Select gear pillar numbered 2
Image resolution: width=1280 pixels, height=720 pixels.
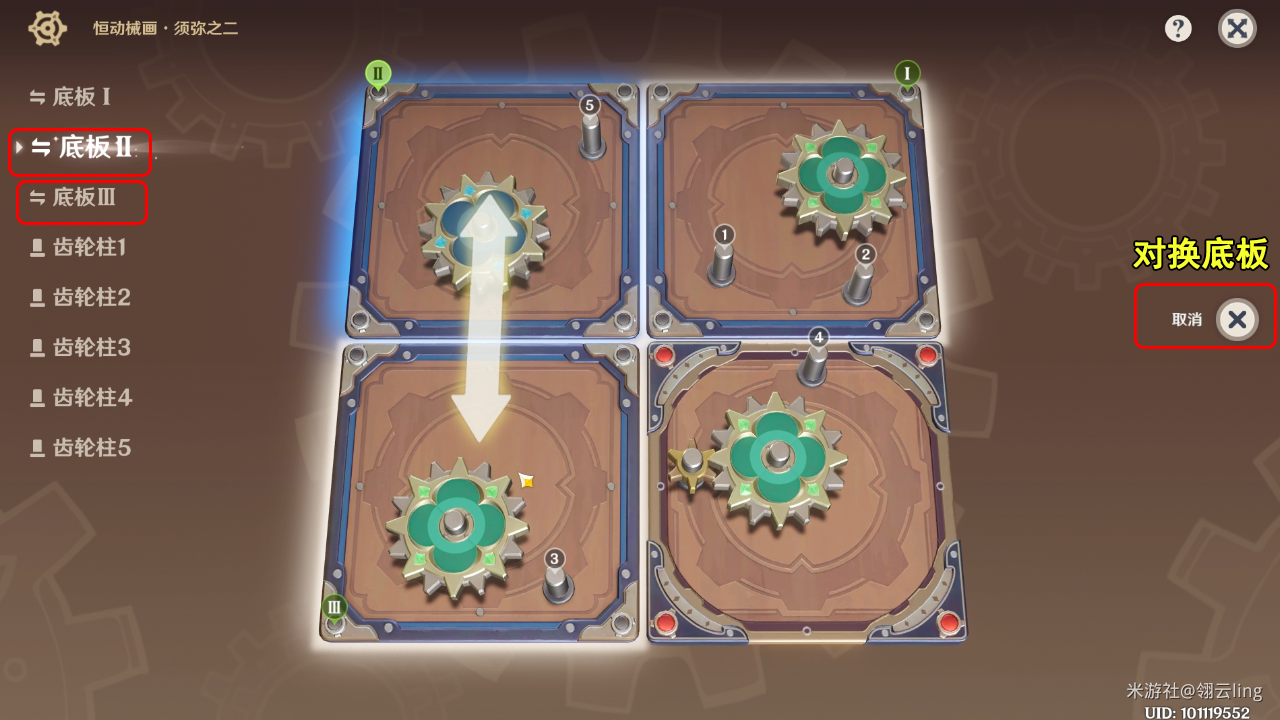[862, 276]
